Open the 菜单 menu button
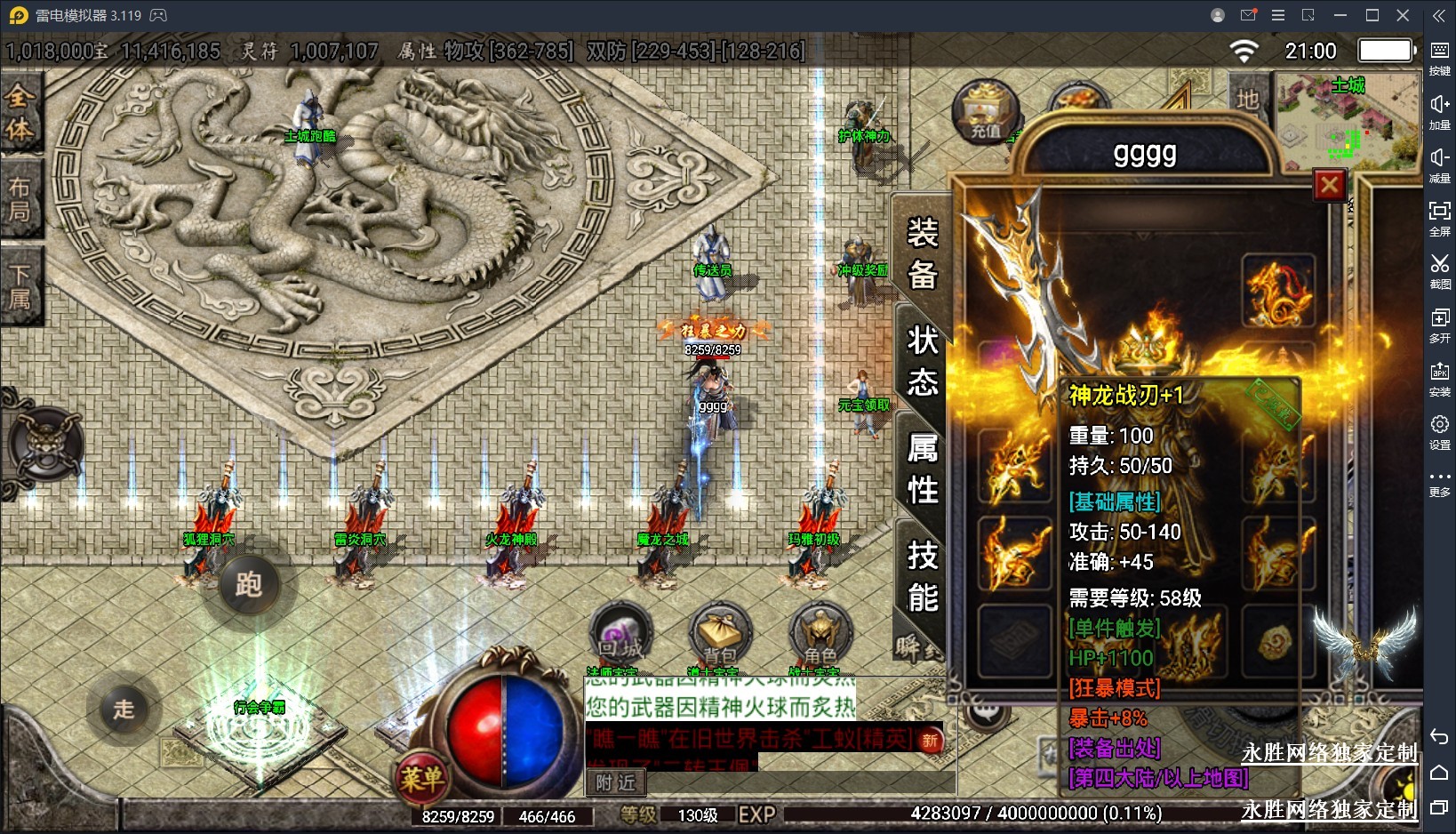Screen dimensions: 1456x834 pos(421,779)
